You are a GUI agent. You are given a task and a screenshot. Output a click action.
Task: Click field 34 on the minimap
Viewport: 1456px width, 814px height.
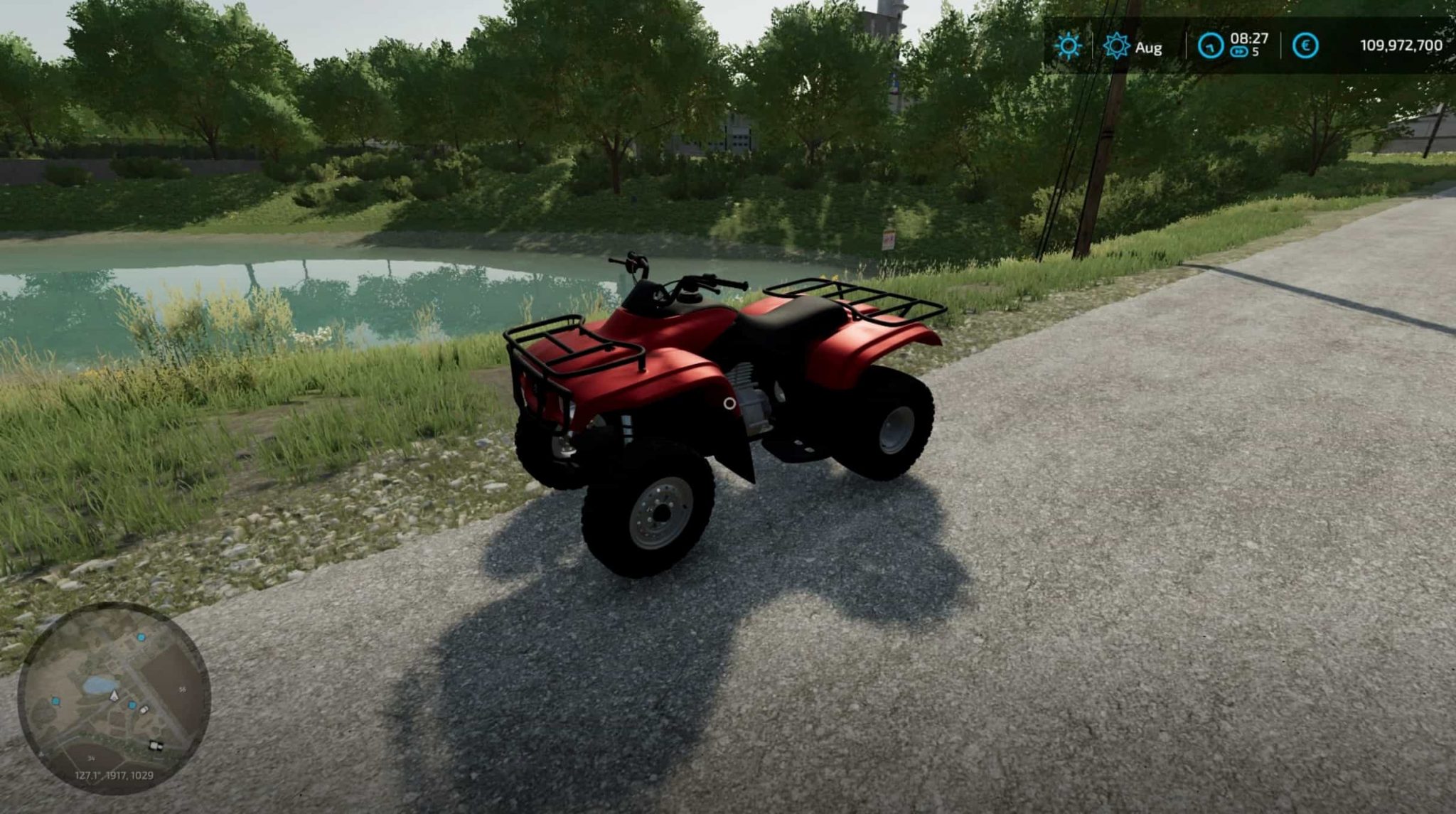[91, 758]
